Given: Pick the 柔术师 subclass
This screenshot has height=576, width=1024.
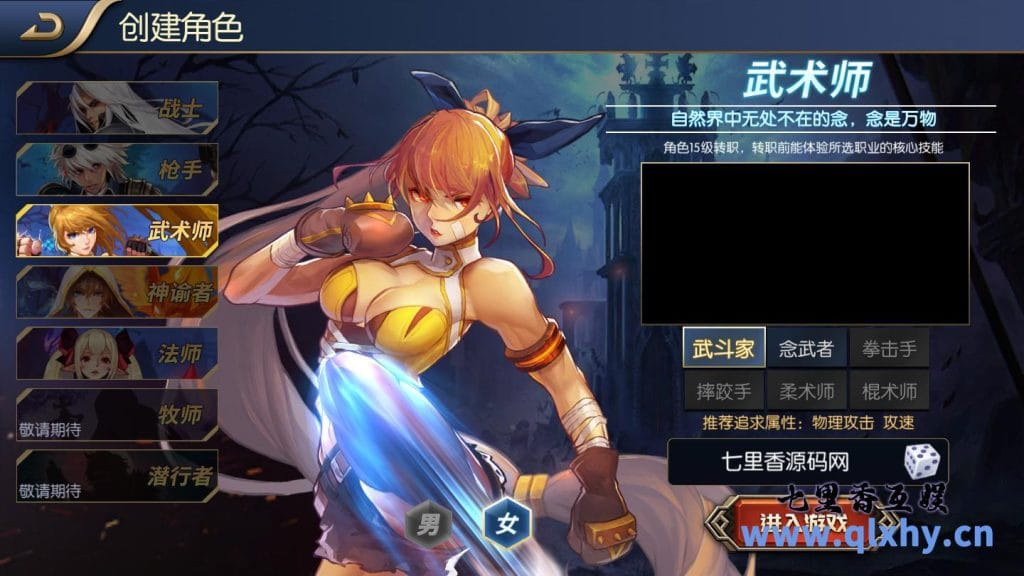Looking at the screenshot, I should pyautogui.click(x=806, y=390).
